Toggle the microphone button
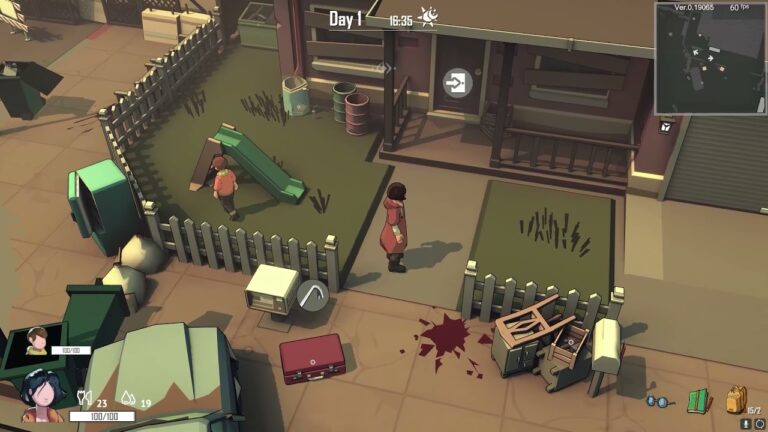768x432 pixels. click(744, 423)
